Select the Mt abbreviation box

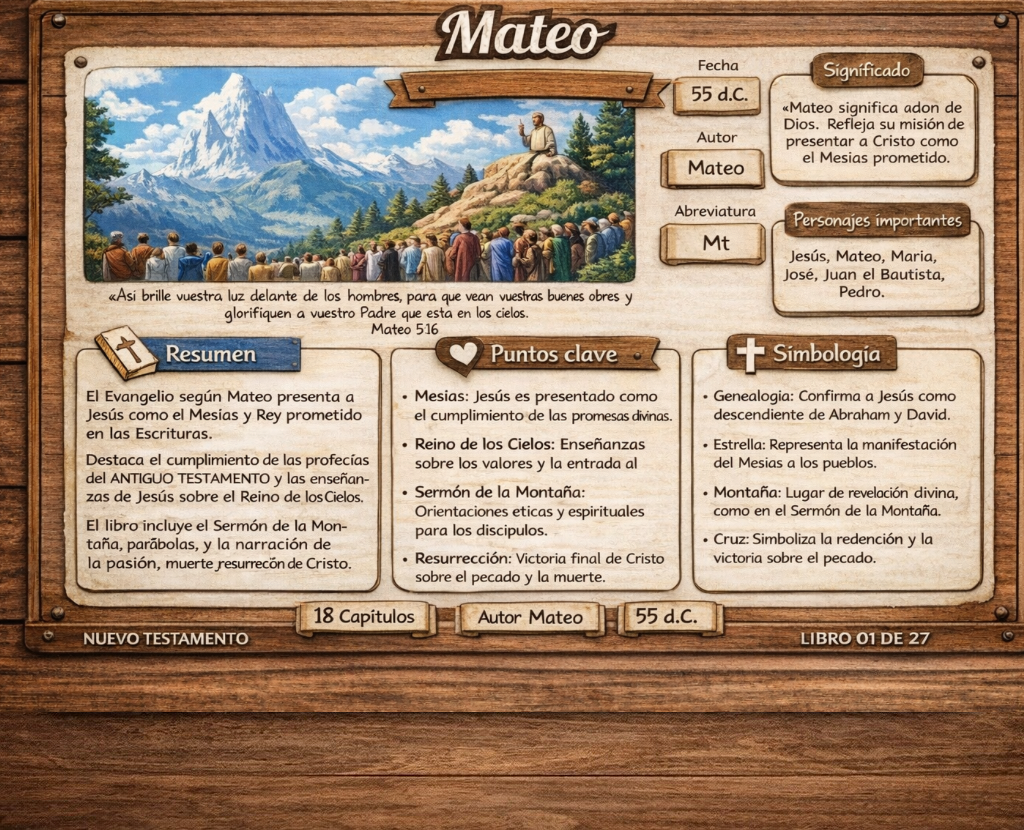click(715, 243)
